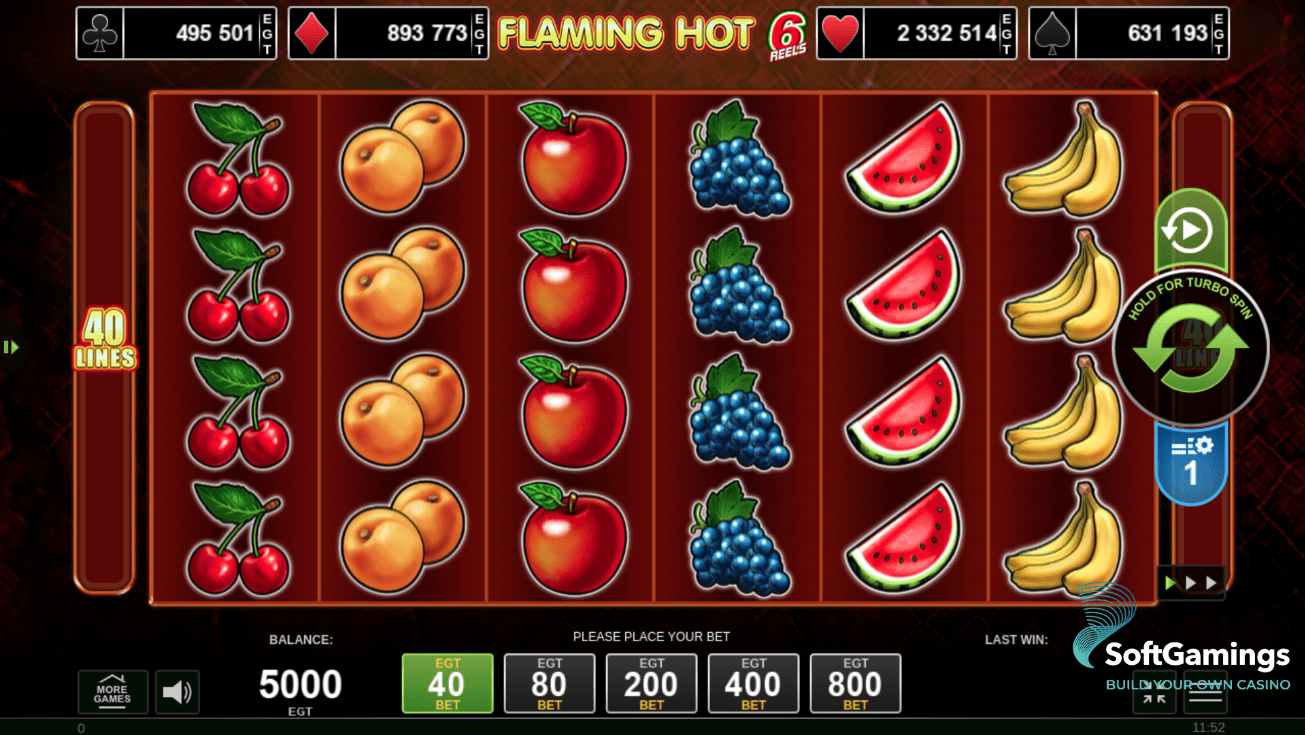Image resolution: width=1305 pixels, height=735 pixels.
Task: Click the 40 Lines indicator on the left
Action: tap(104, 340)
